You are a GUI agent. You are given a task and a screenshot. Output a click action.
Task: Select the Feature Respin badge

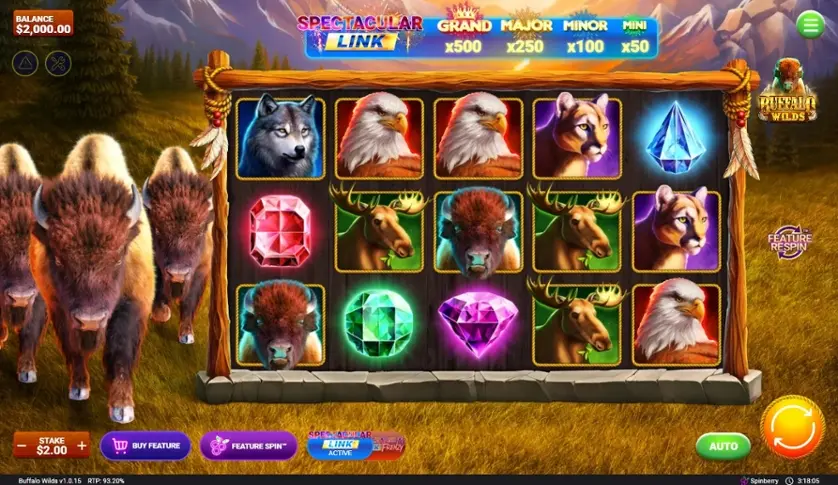(789, 241)
